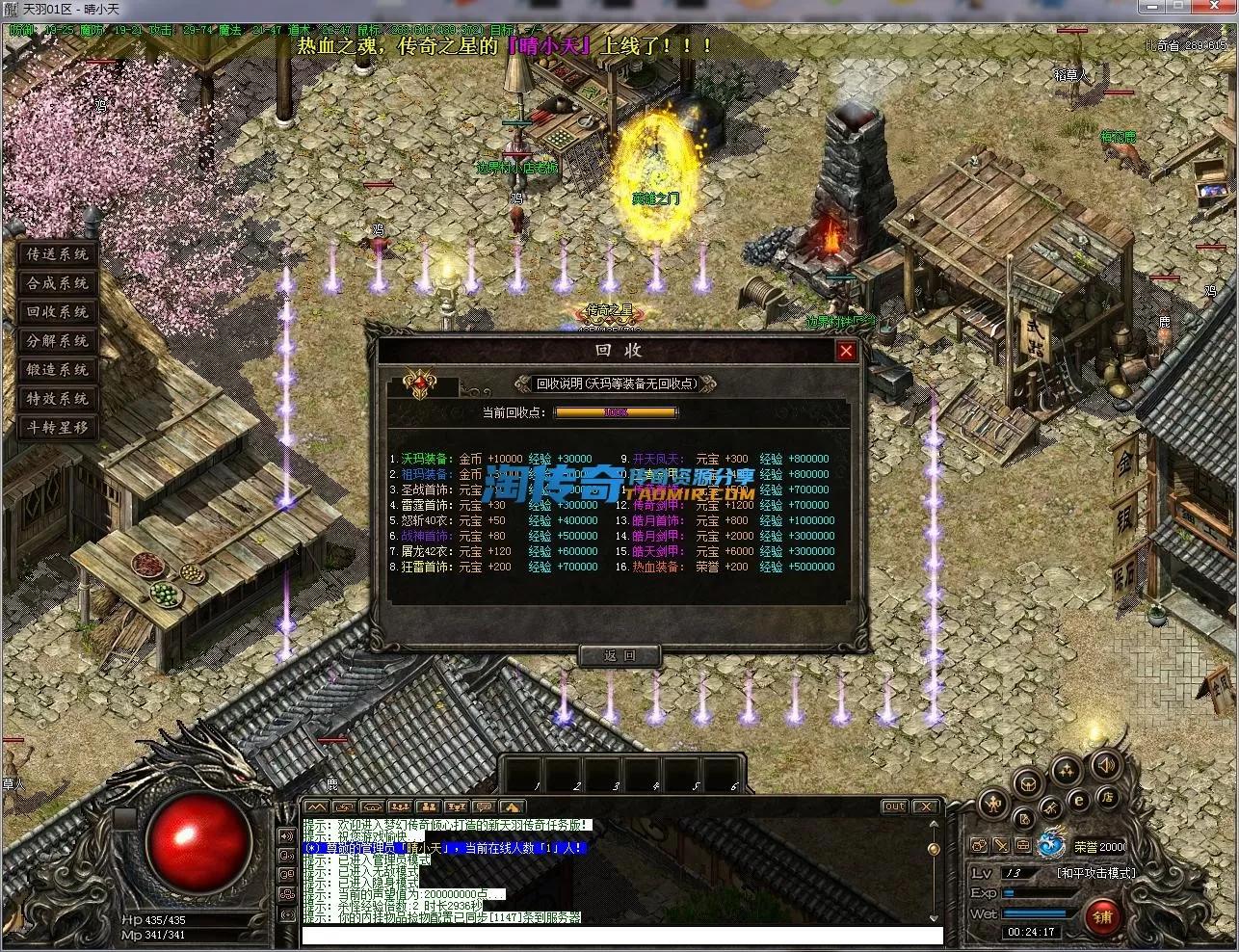Choose the 锻造系统 forging menu
This screenshot has width=1239, height=952.
(58, 370)
